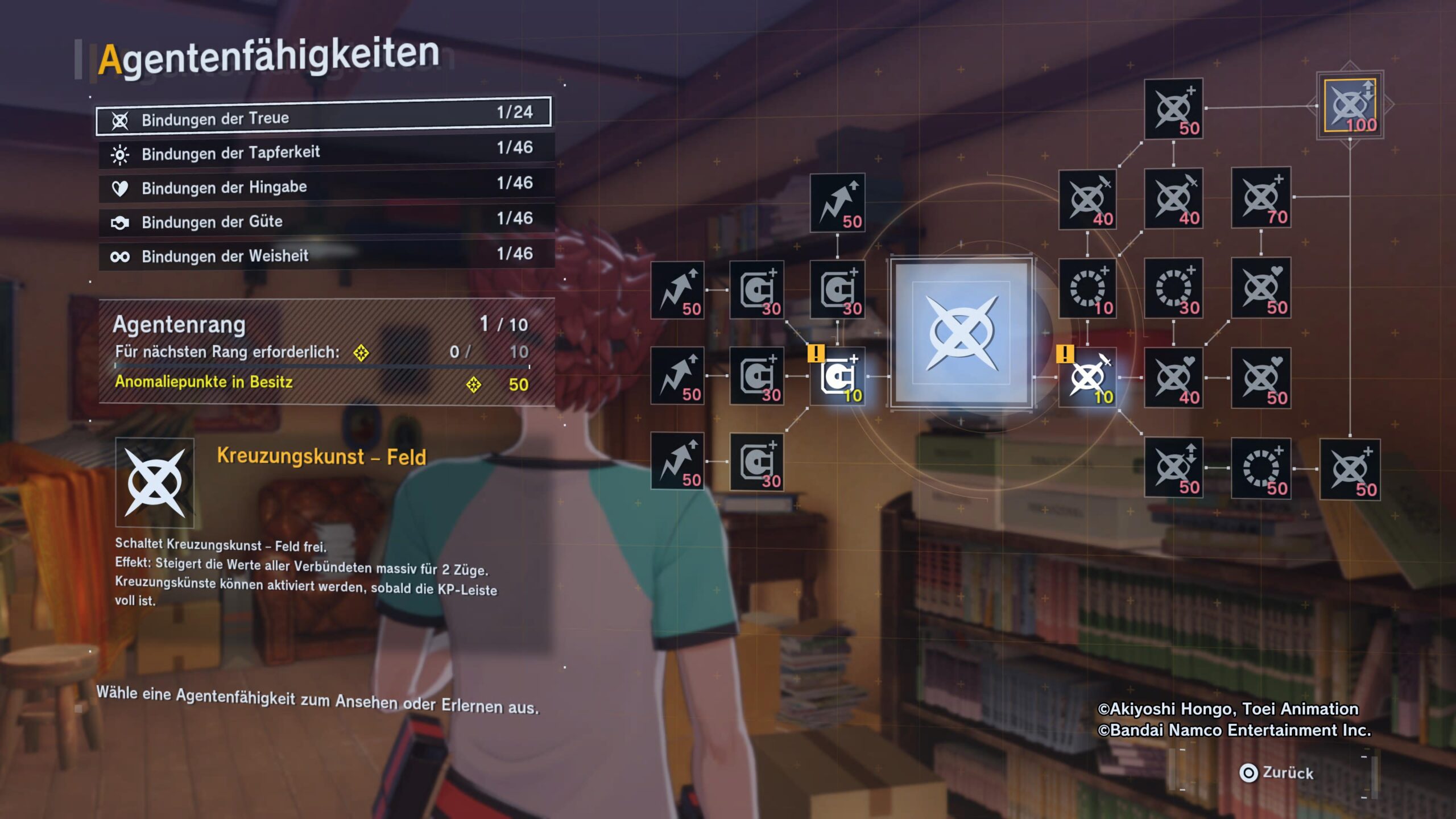Select Bindungen der Treue category

tap(323, 117)
